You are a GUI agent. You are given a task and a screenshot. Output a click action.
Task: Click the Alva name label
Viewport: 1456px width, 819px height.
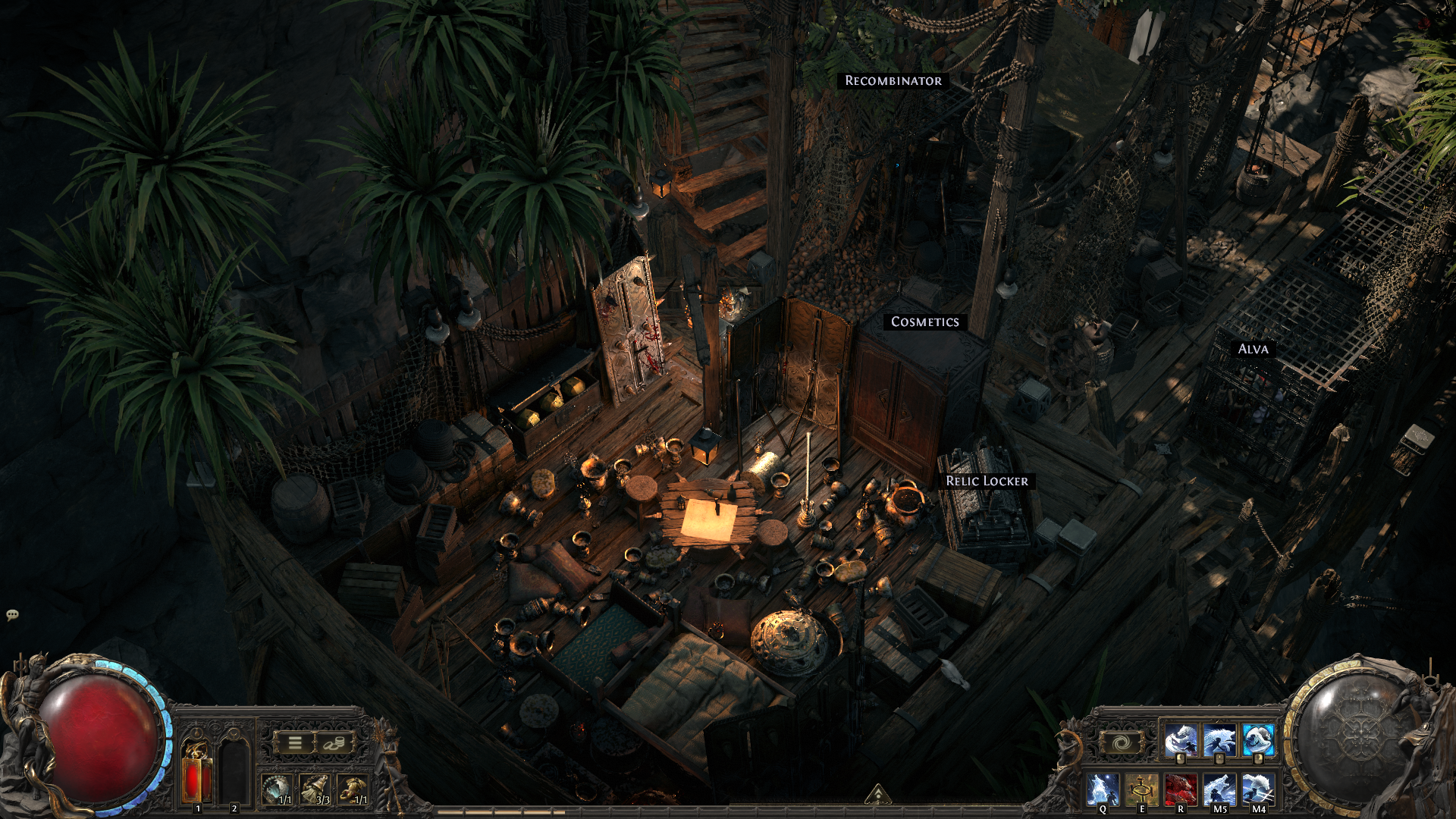pyautogui.click(x=1253, y=349)
